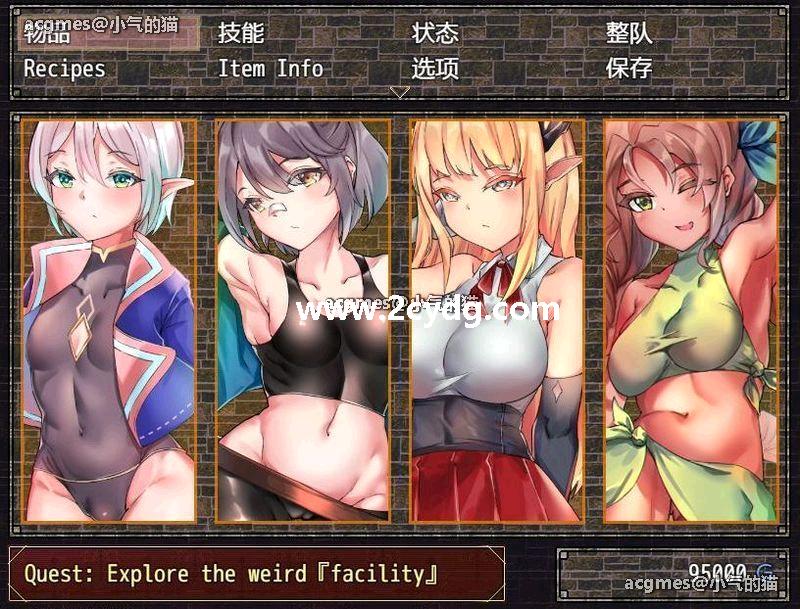Choose 保存 to save the game
Screen dimensions: 800x609
point(629,68)
